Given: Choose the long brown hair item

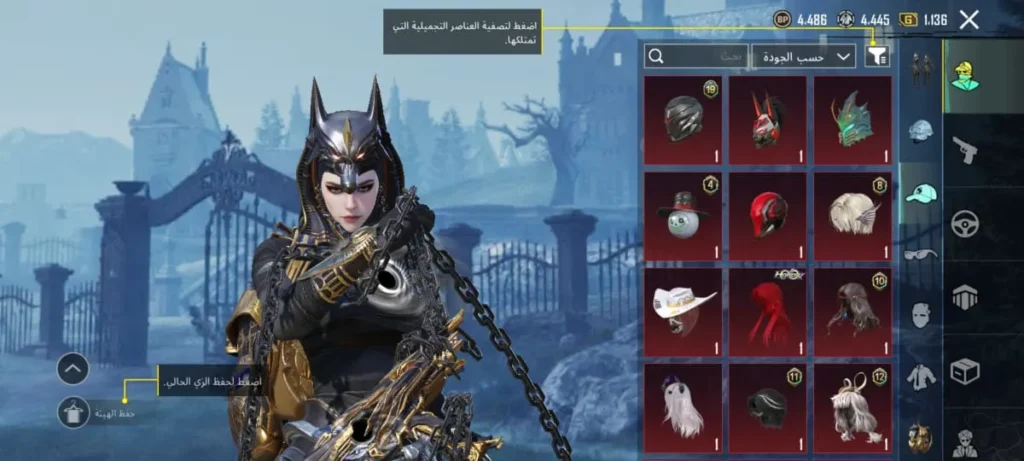Looking at the screenshot, I should pyautogui.click(x=852, y=311).
